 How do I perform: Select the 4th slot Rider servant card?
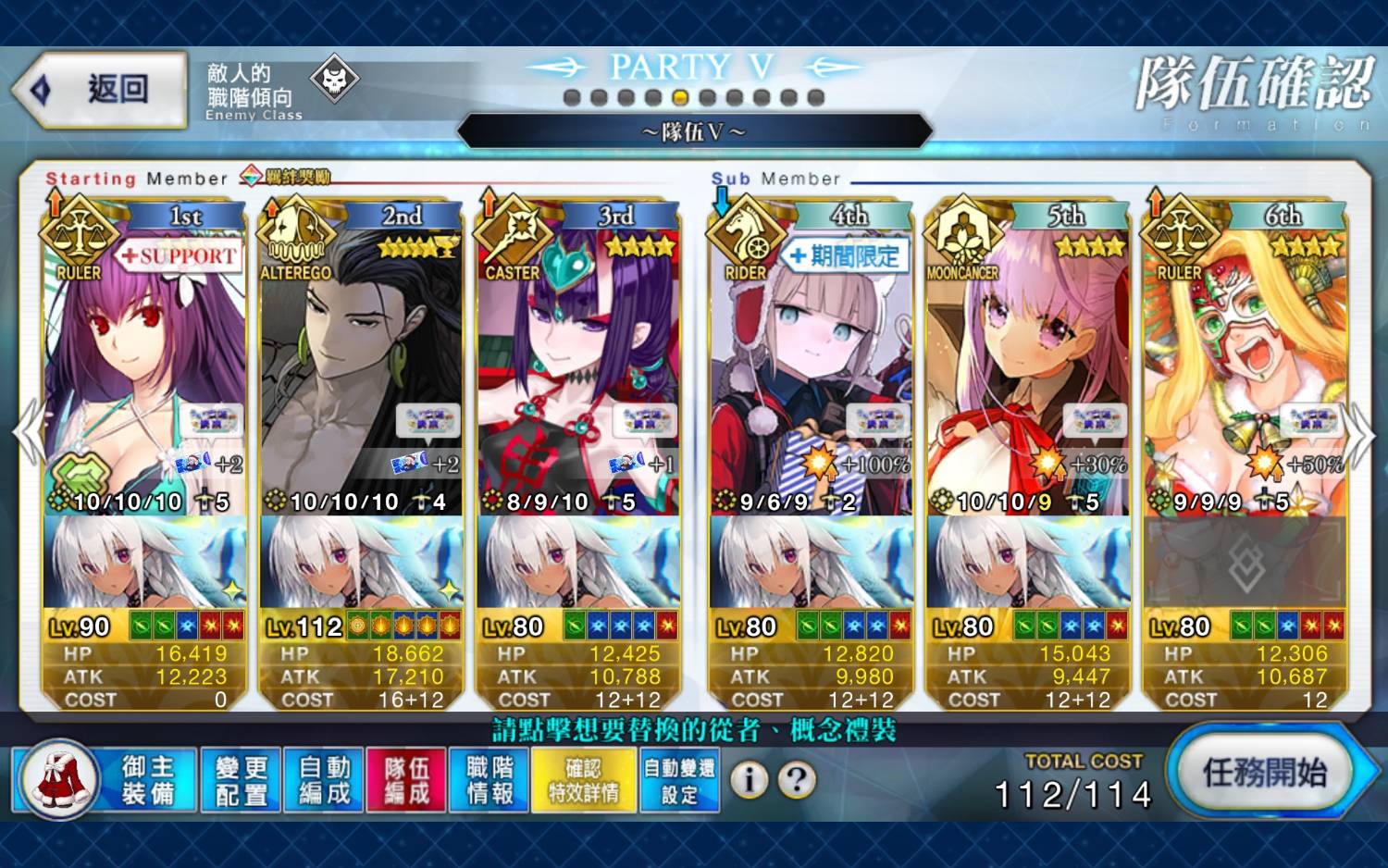tap(811, 370)
